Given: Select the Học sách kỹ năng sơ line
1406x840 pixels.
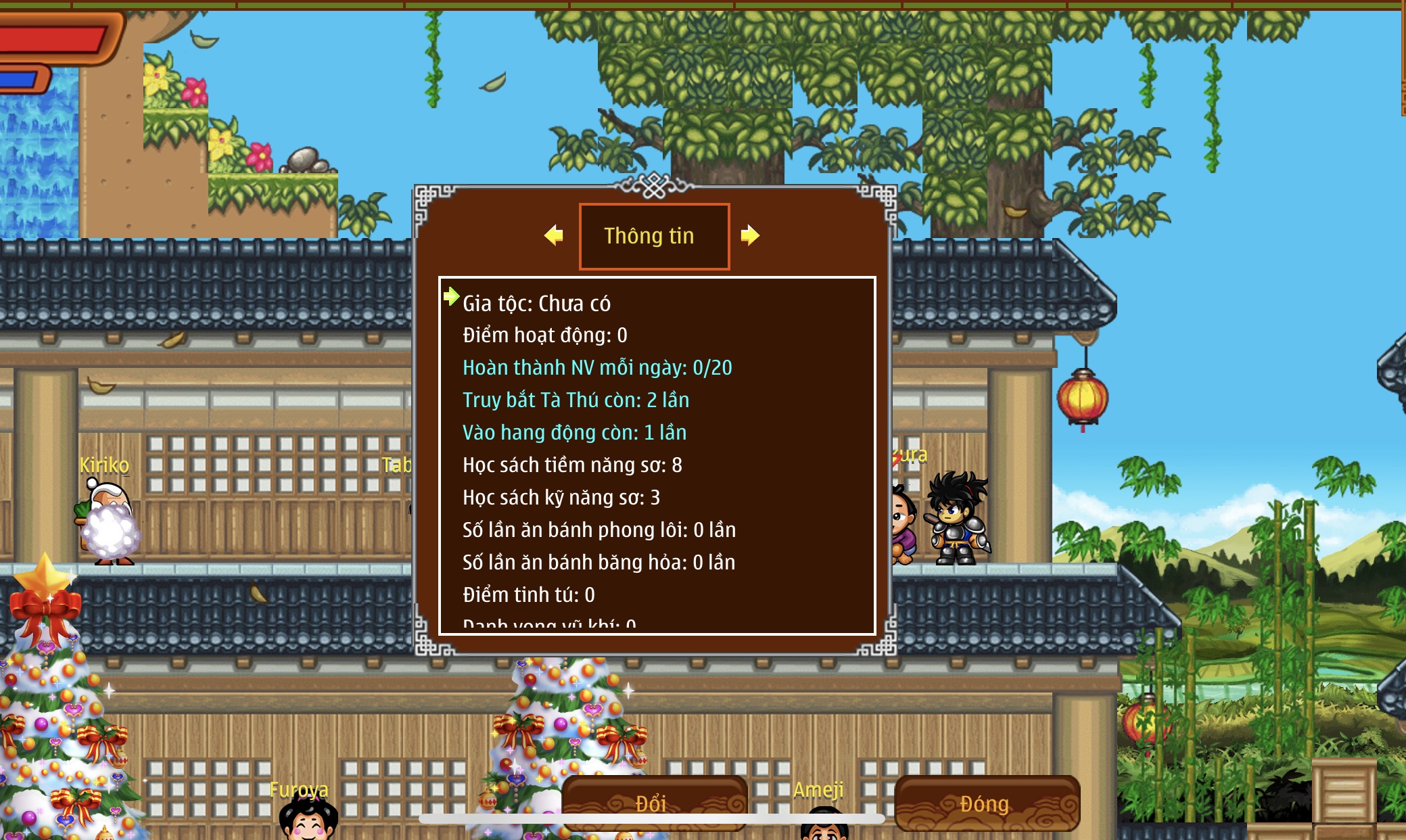Looking at the screenshot, I should (561, 498).
